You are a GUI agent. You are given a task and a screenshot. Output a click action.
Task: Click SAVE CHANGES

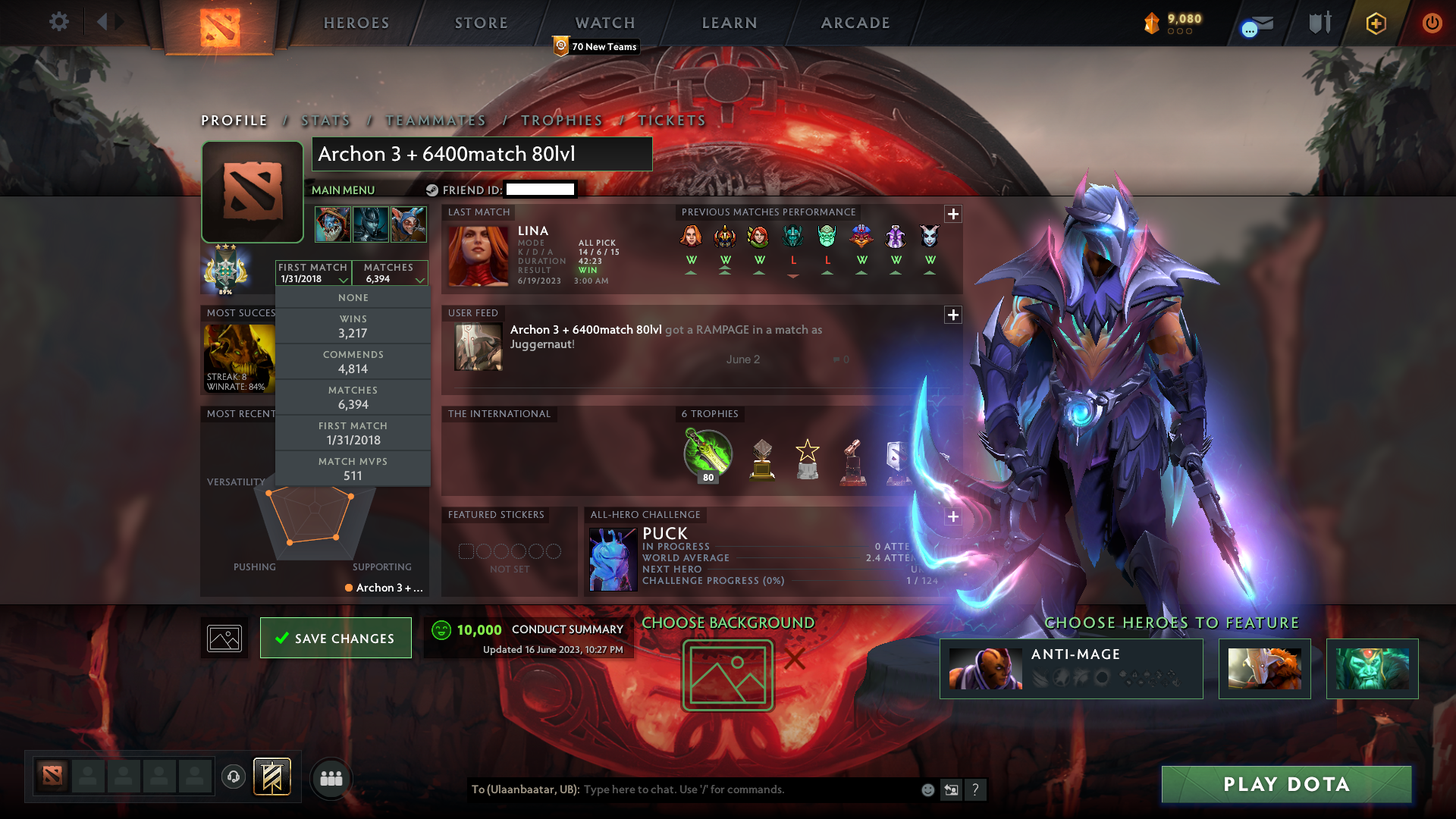pos(335,638)
